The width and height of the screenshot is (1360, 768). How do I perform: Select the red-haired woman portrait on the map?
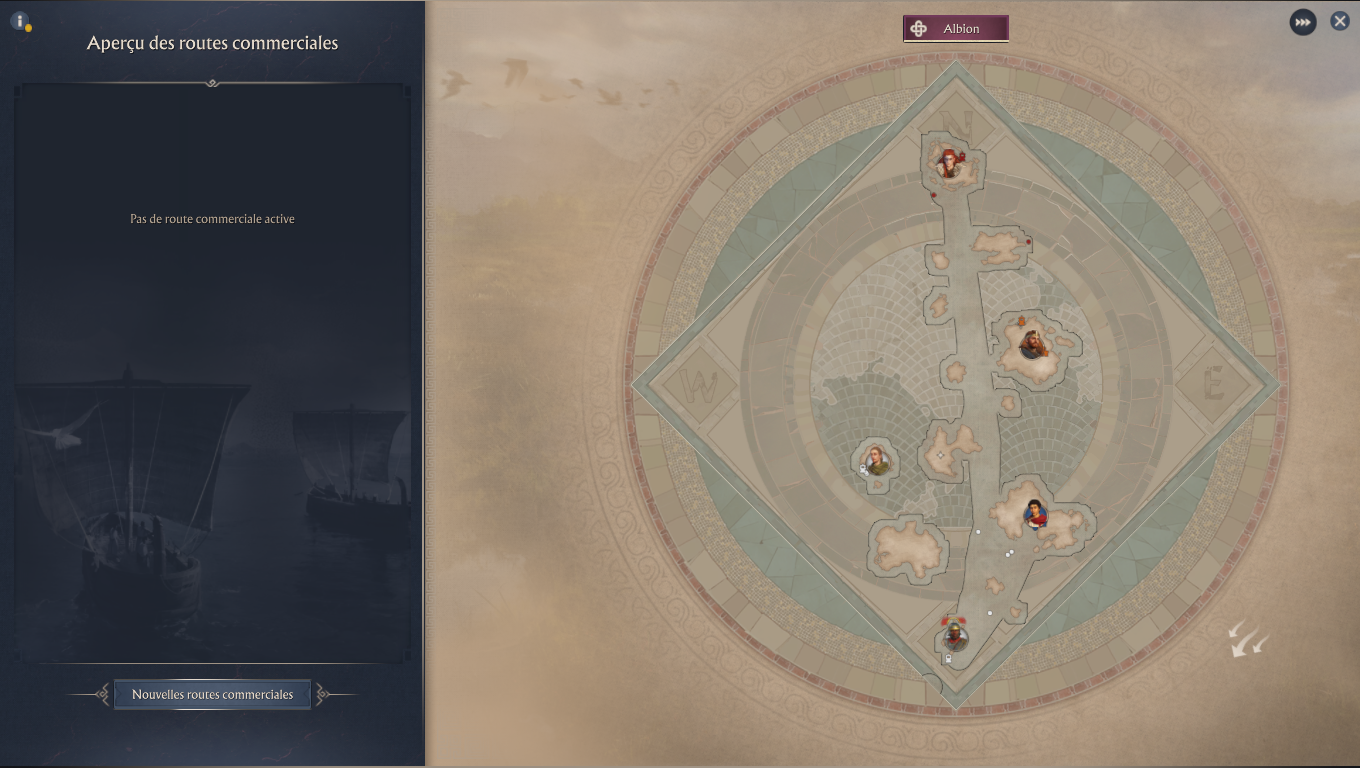click(x=949, y=162)
